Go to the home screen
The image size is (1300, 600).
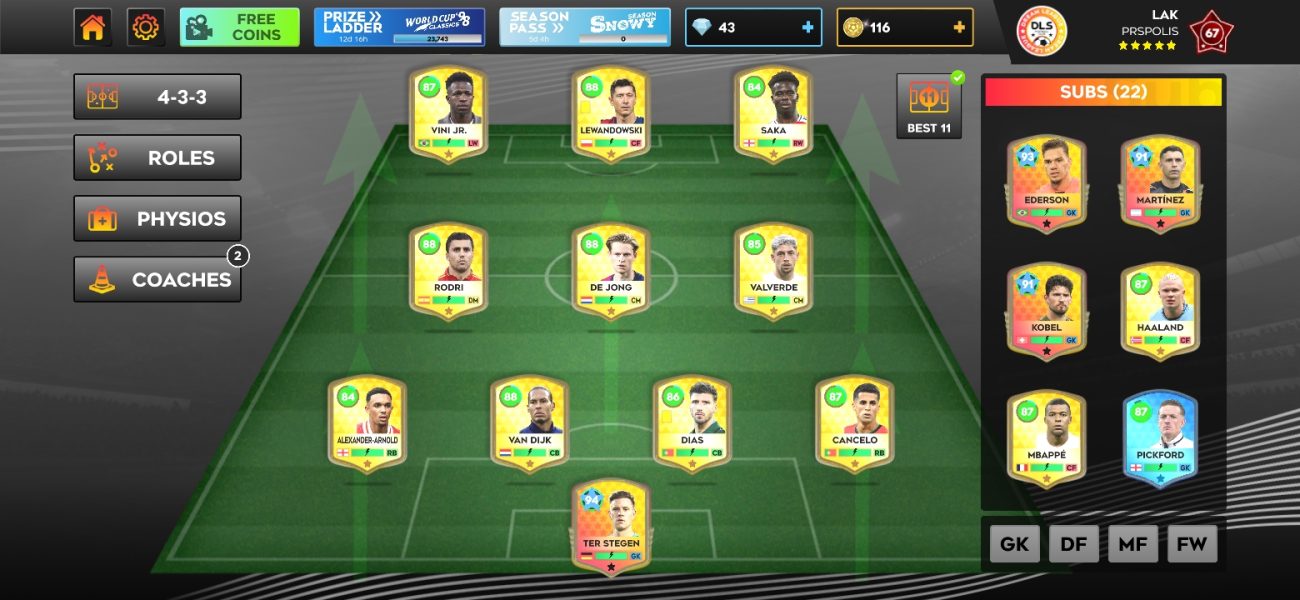[92, 27]
